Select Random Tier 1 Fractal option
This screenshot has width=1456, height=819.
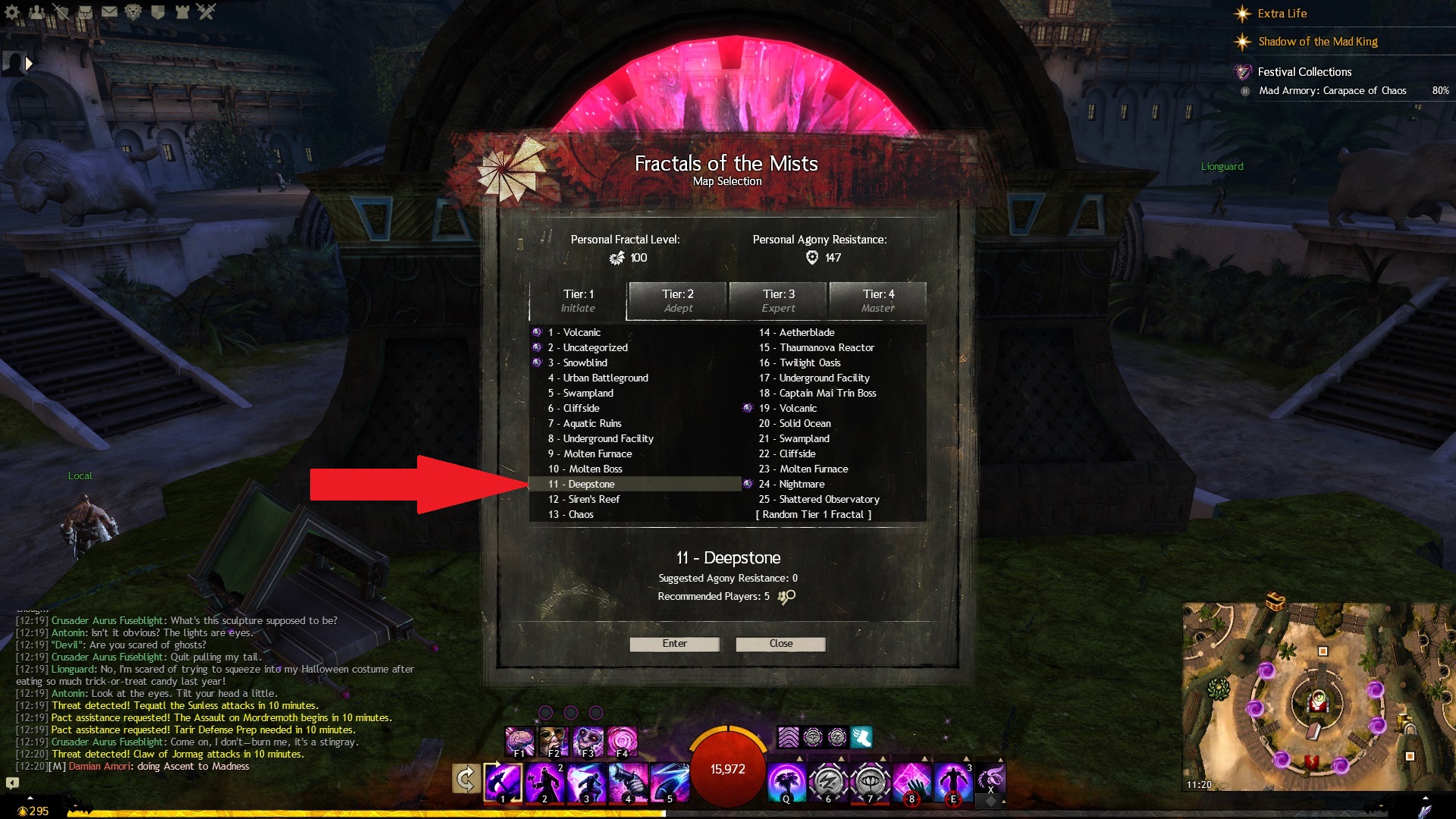[813, 514]
